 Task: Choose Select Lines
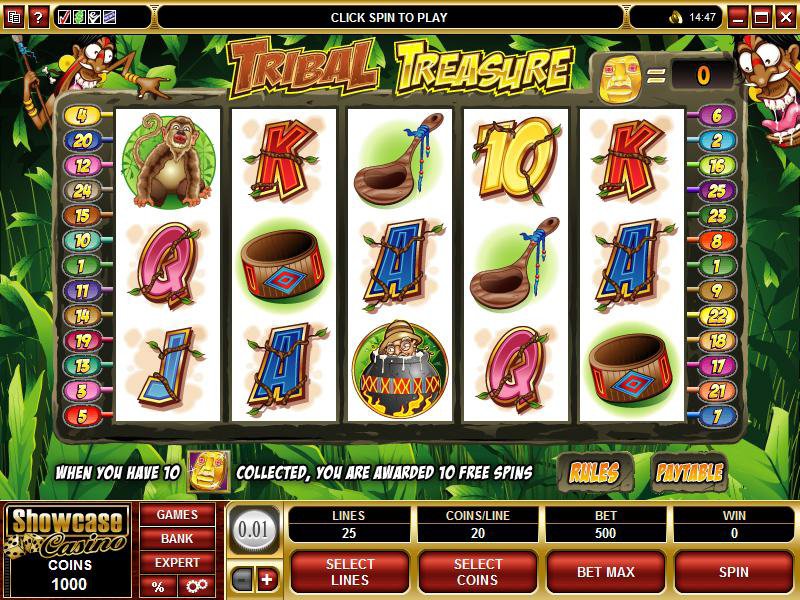coord(350,572)
